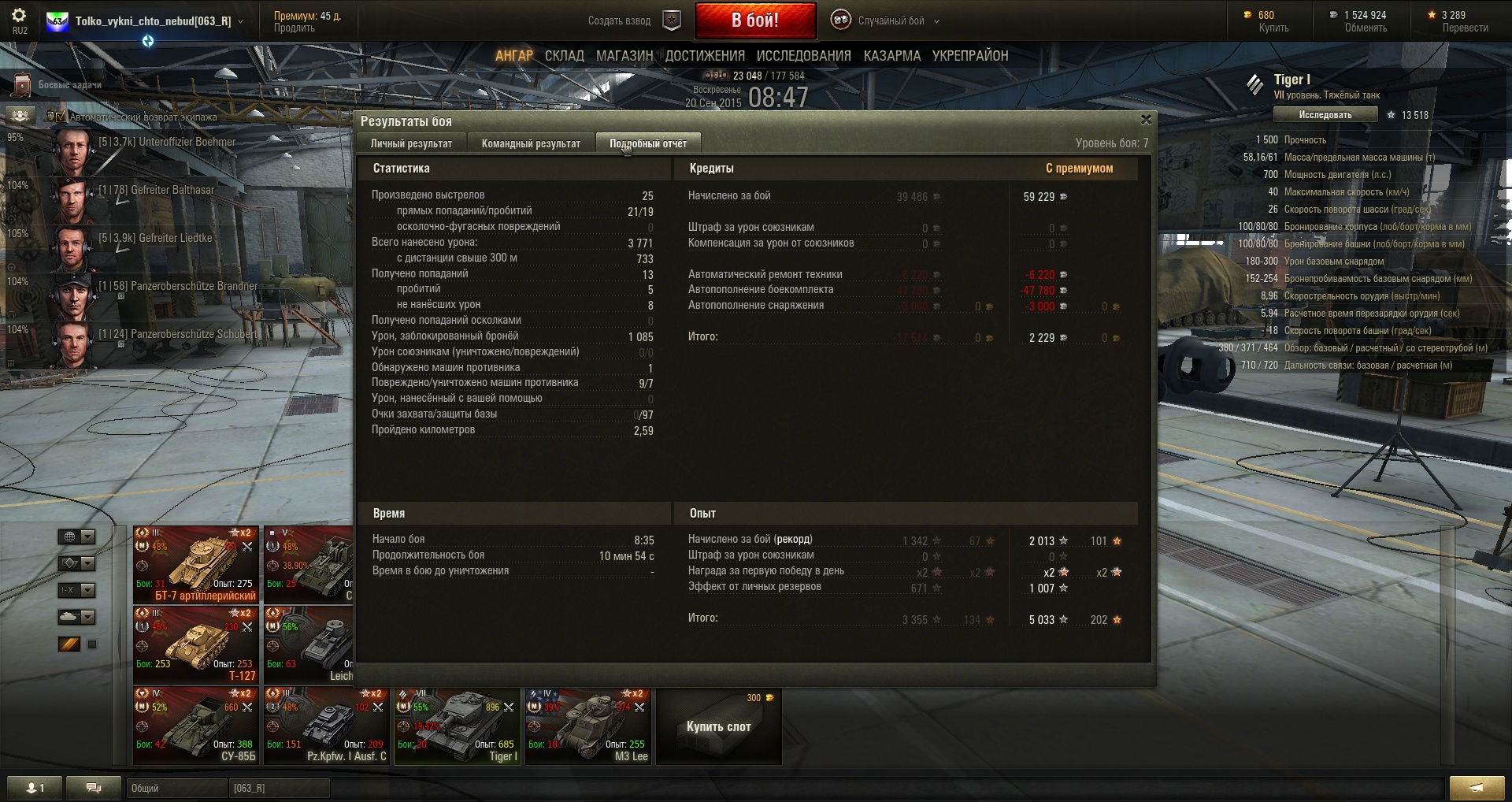Open the КАЗАРМА menu
The image size is (1512, 802).
point(891,56)
